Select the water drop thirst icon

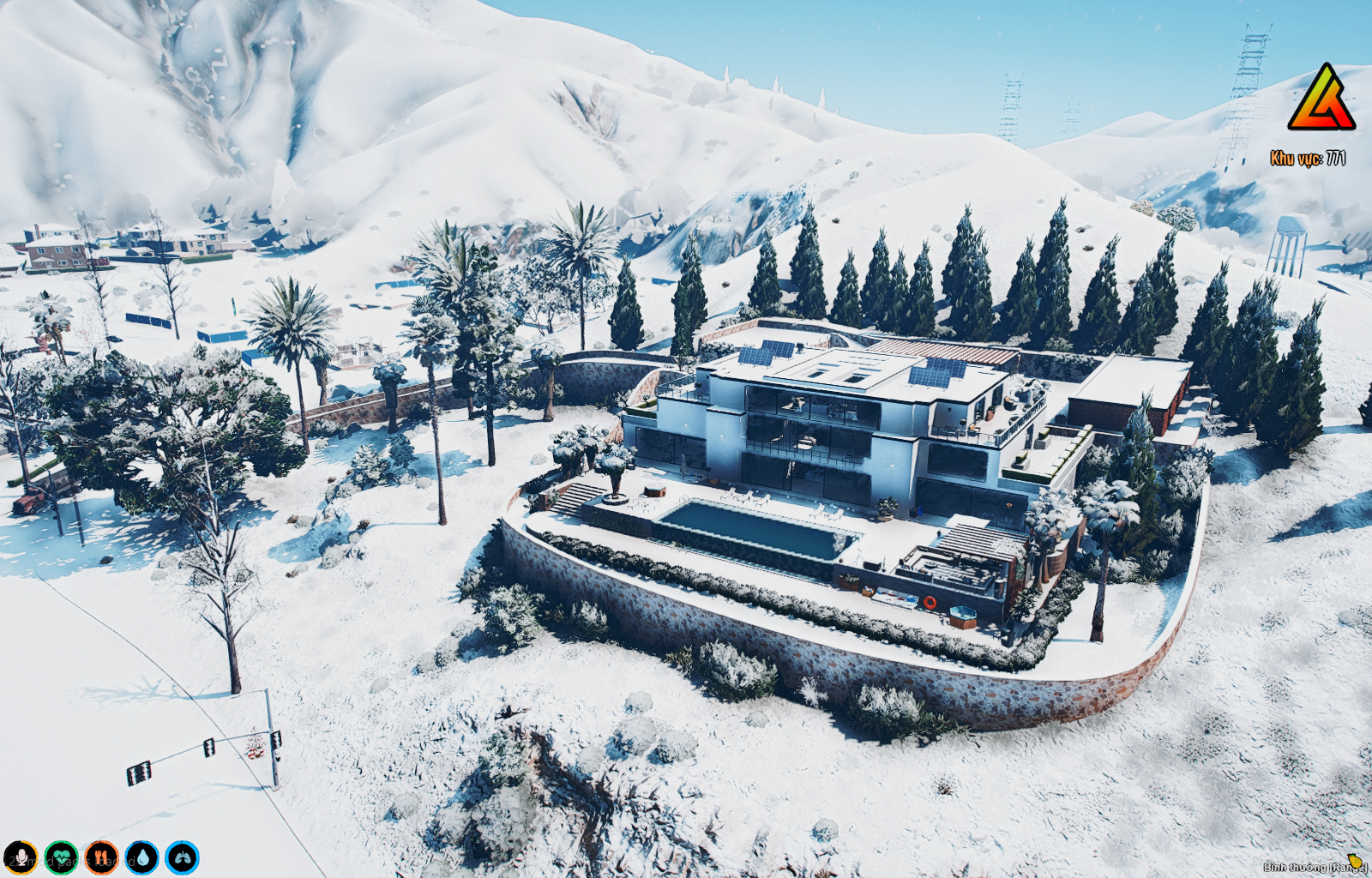click(141, 857)
